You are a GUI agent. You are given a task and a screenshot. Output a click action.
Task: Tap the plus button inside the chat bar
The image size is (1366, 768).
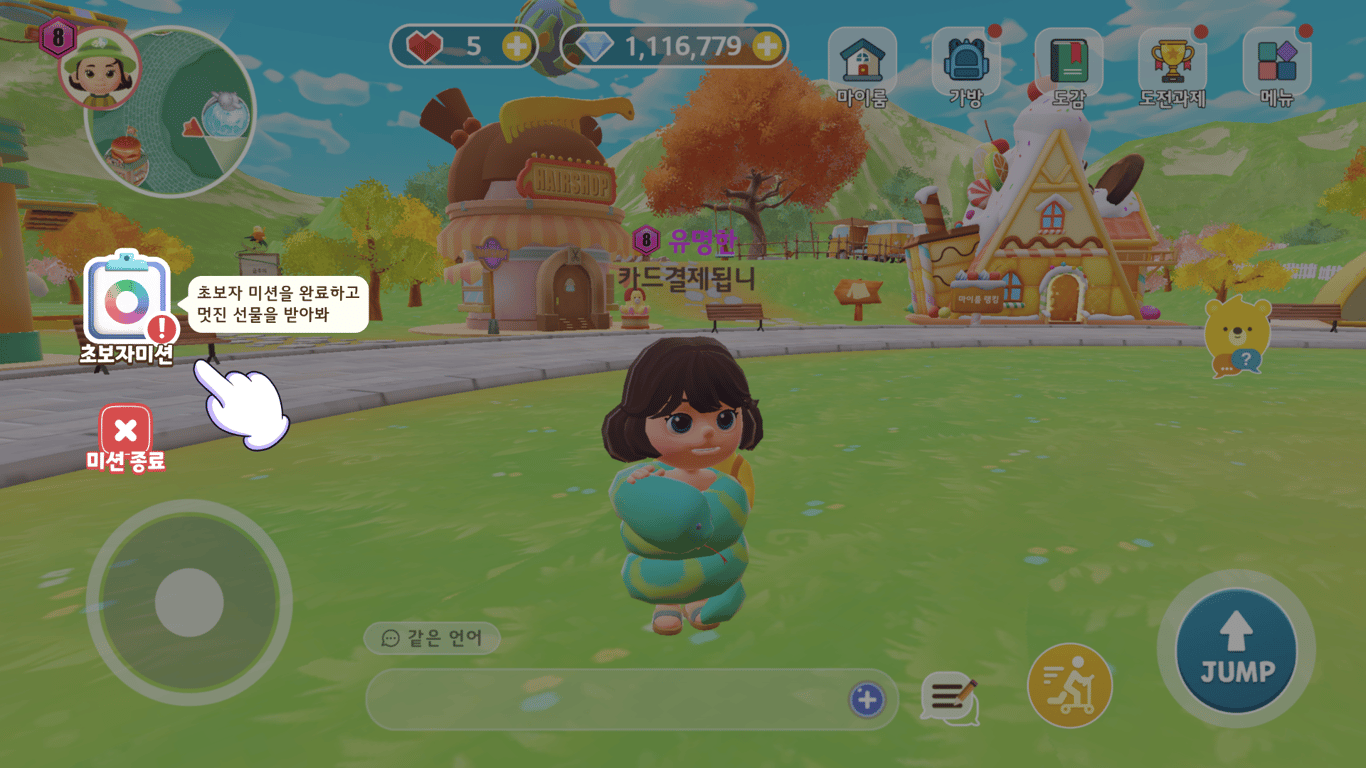(868, 700)
